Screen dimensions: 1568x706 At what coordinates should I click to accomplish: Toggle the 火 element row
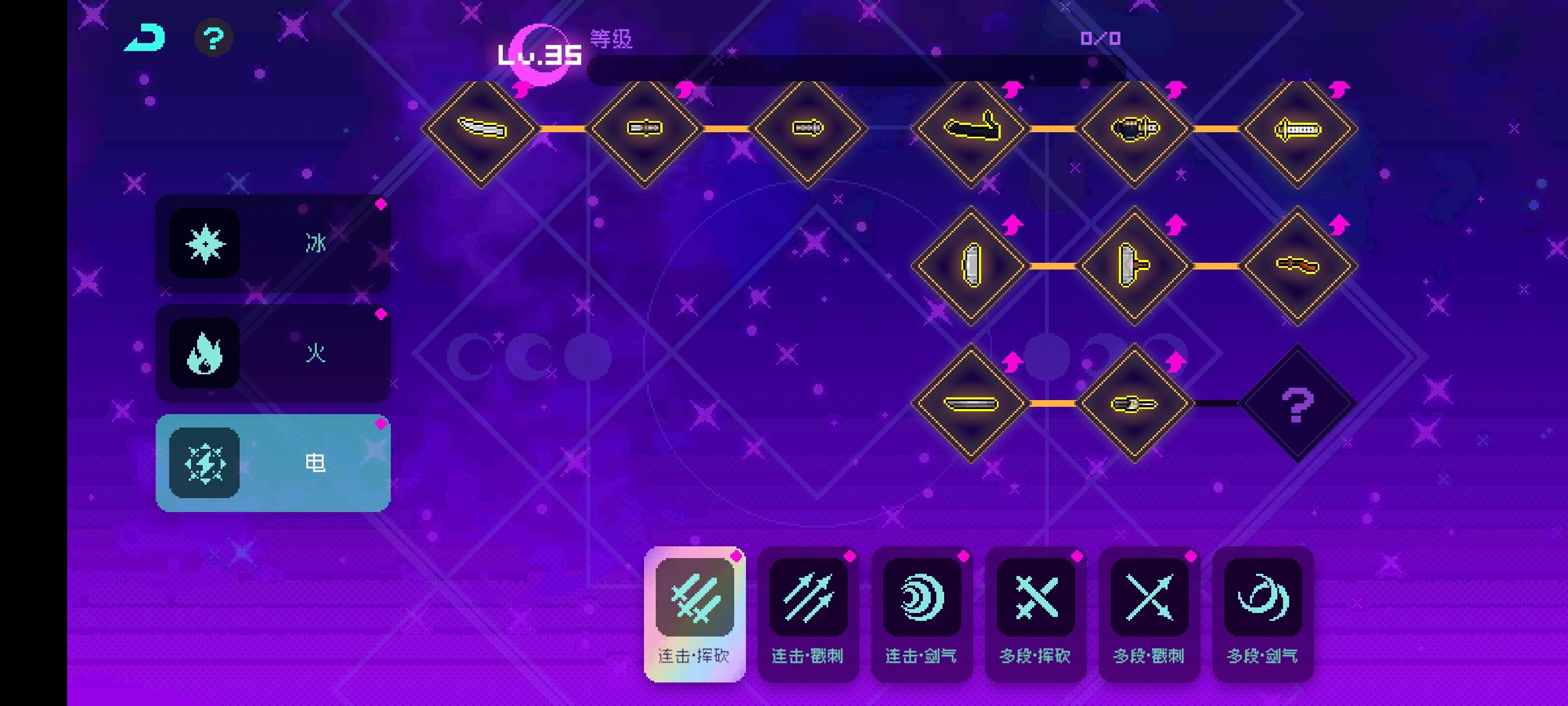click(x=274, y=352)
